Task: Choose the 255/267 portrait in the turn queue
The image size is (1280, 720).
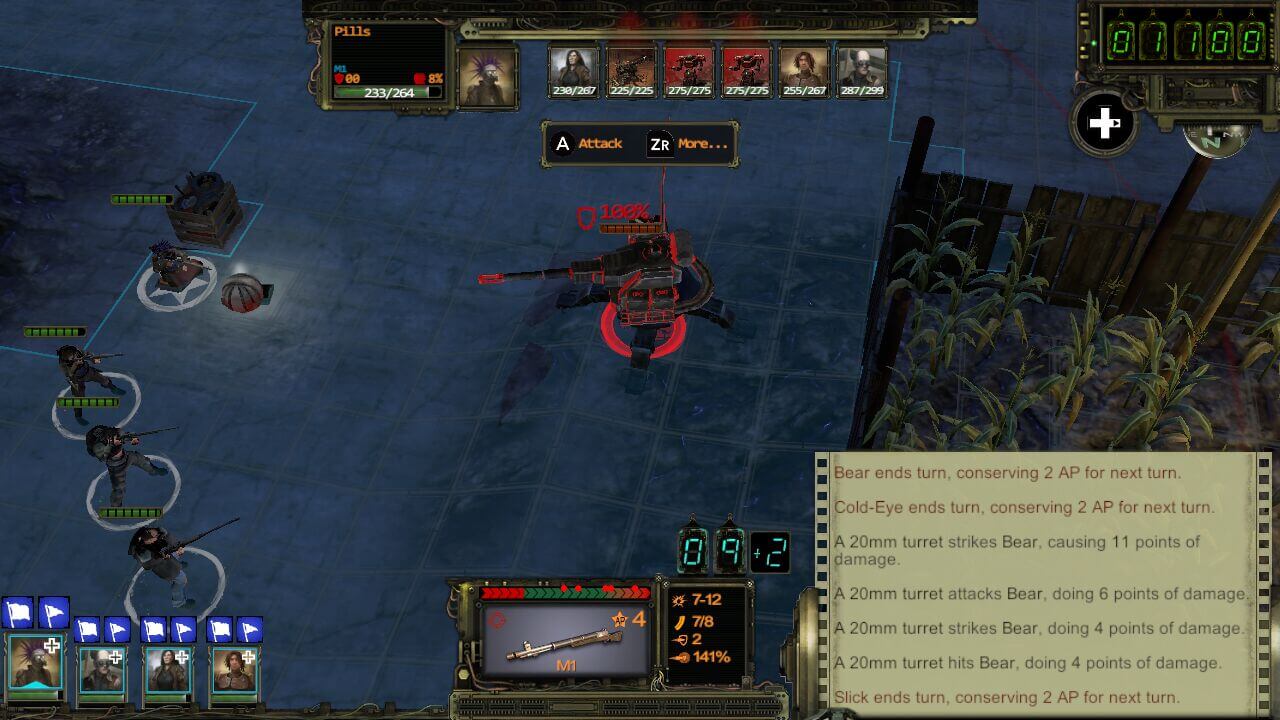Action: coord(804,68)
